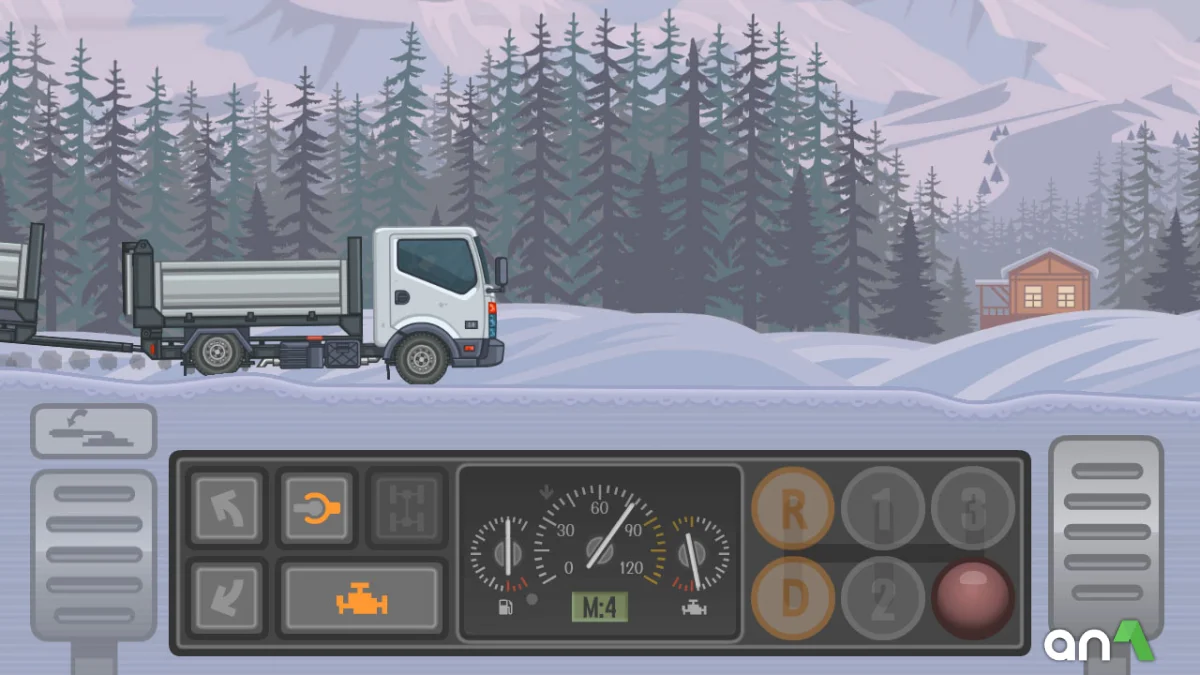The height and width of the screenshot is (675, 1200).
Task: Toggle the orange differential lock button
Action: 316,508
